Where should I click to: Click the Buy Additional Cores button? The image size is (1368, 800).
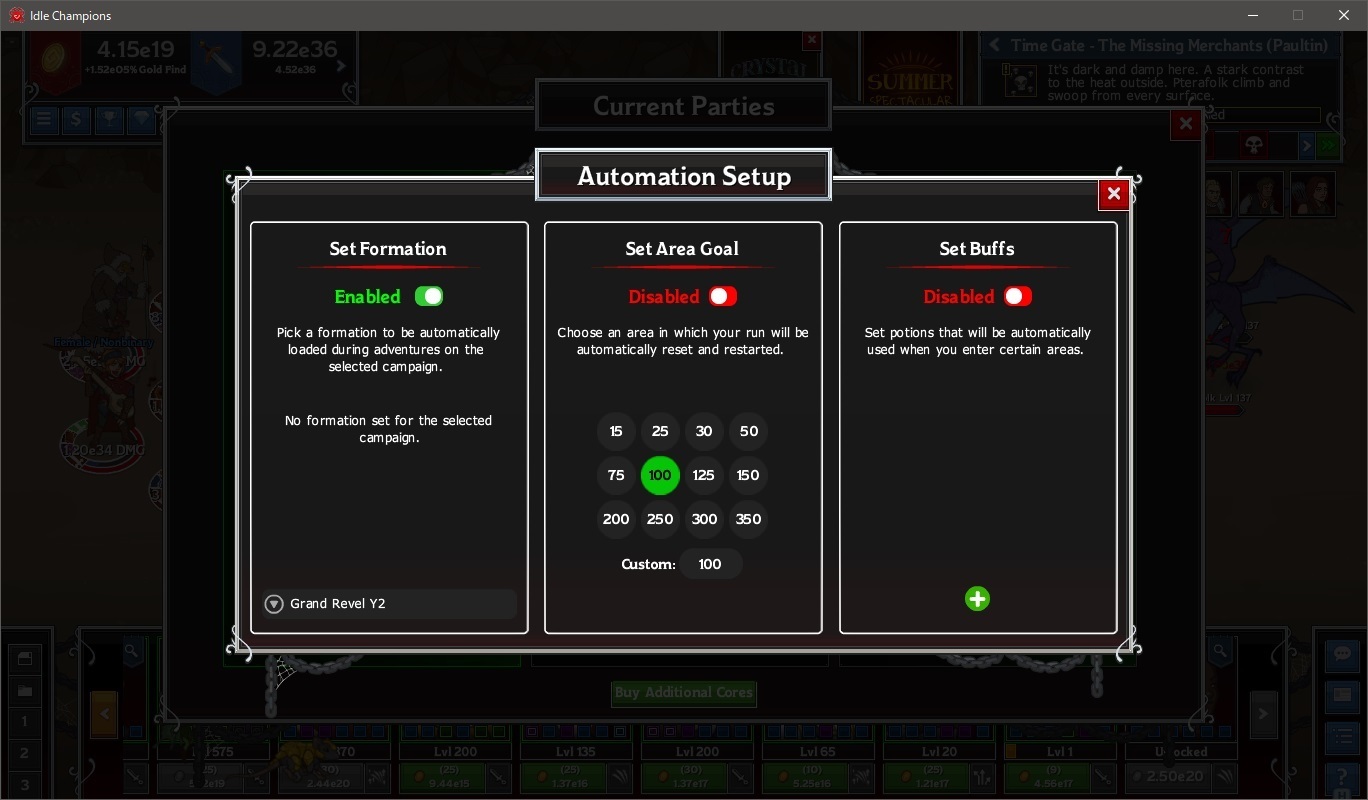[x=683, y=694]
